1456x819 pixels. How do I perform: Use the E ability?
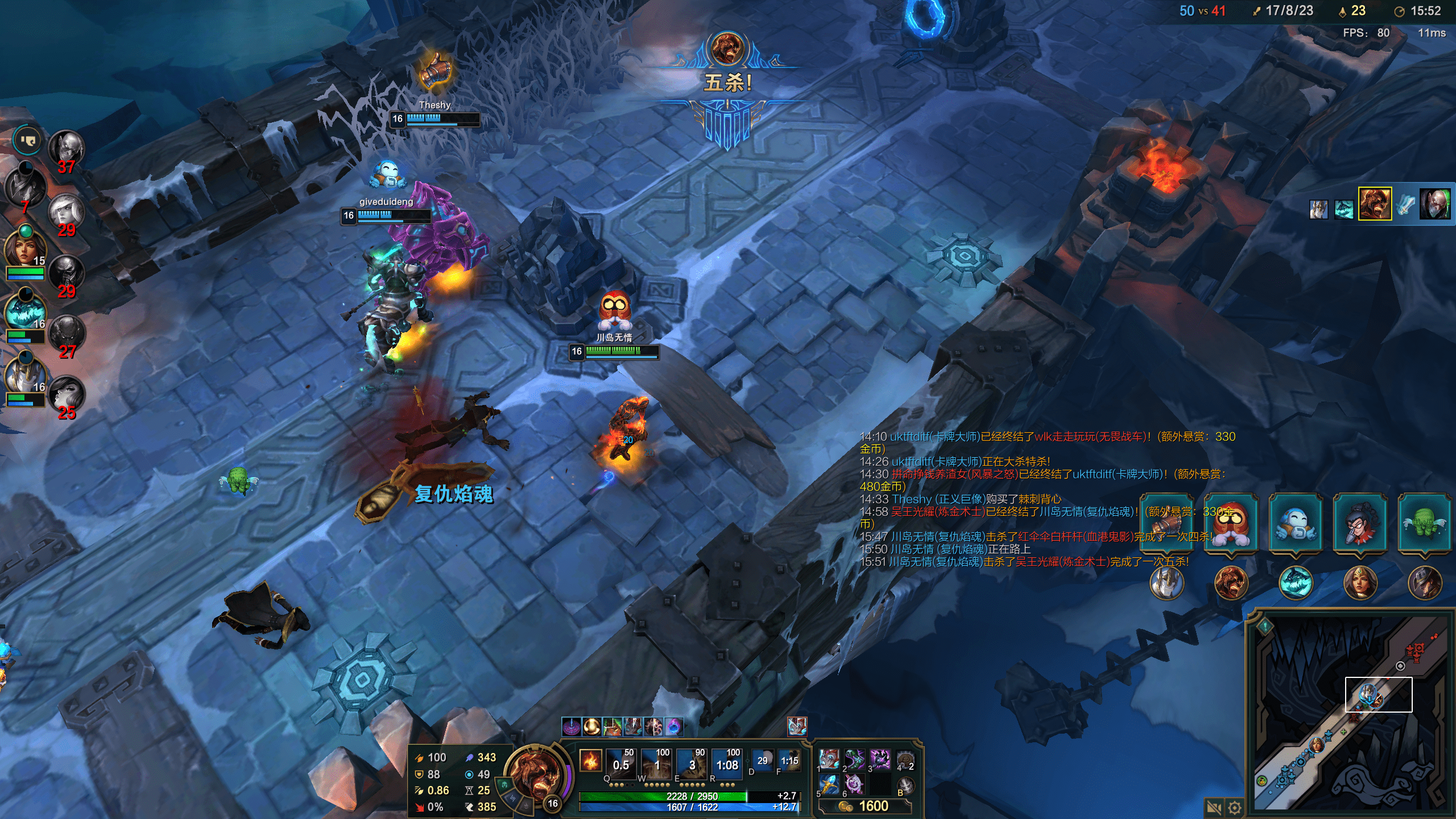tap(692, 765)
